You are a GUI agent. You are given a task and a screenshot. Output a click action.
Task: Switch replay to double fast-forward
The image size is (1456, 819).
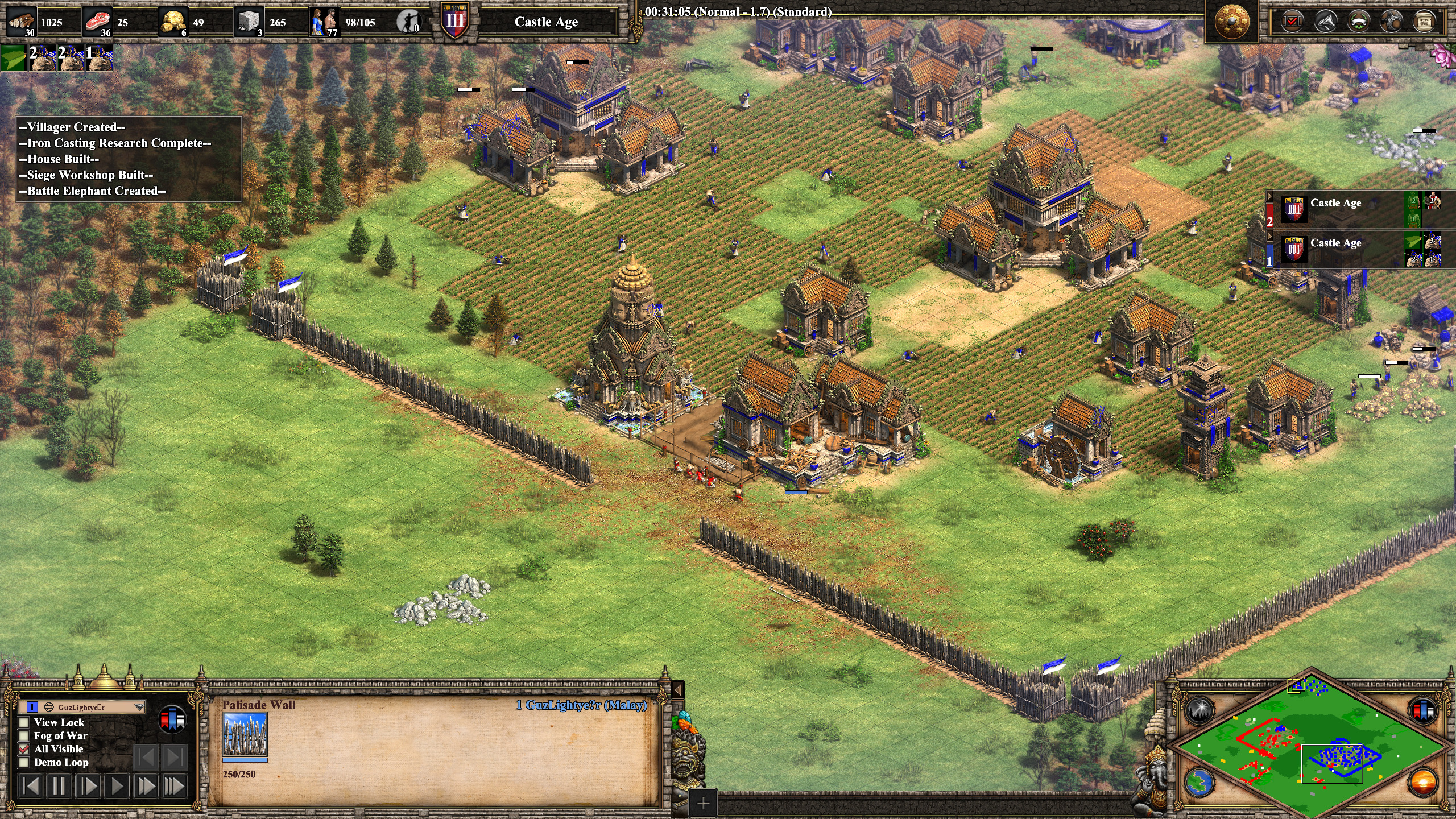tap(146, 787)
